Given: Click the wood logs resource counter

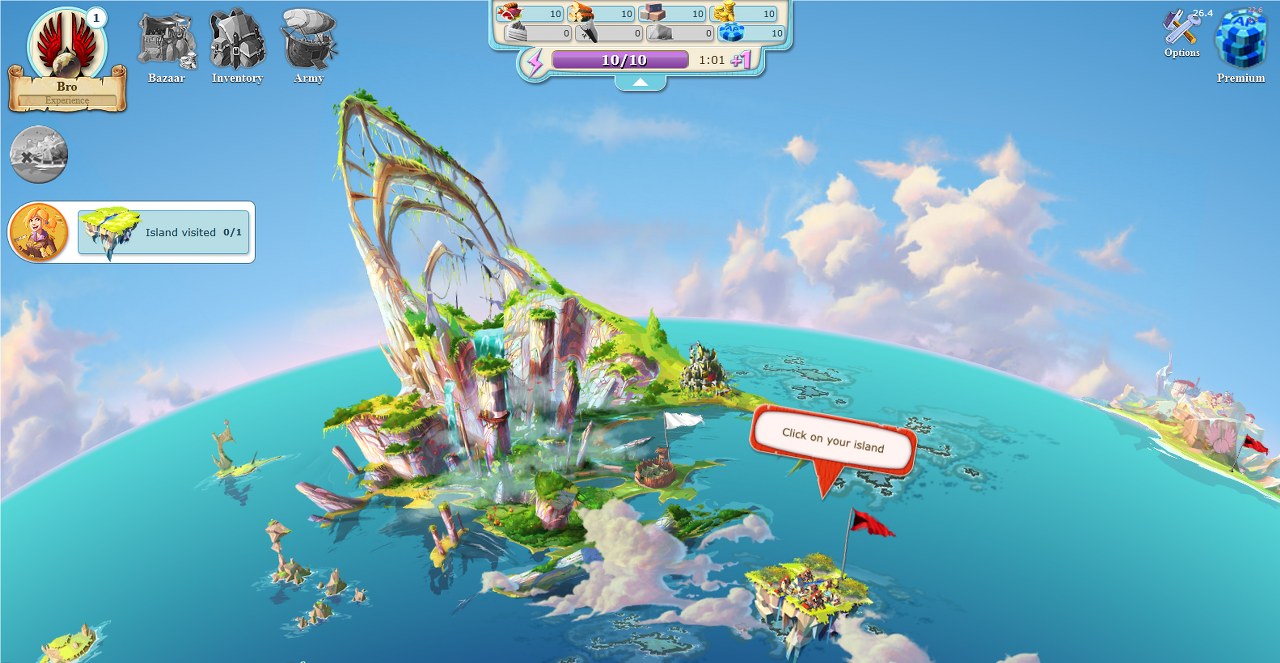Looking at the screenshot, I should pos(601,14).
